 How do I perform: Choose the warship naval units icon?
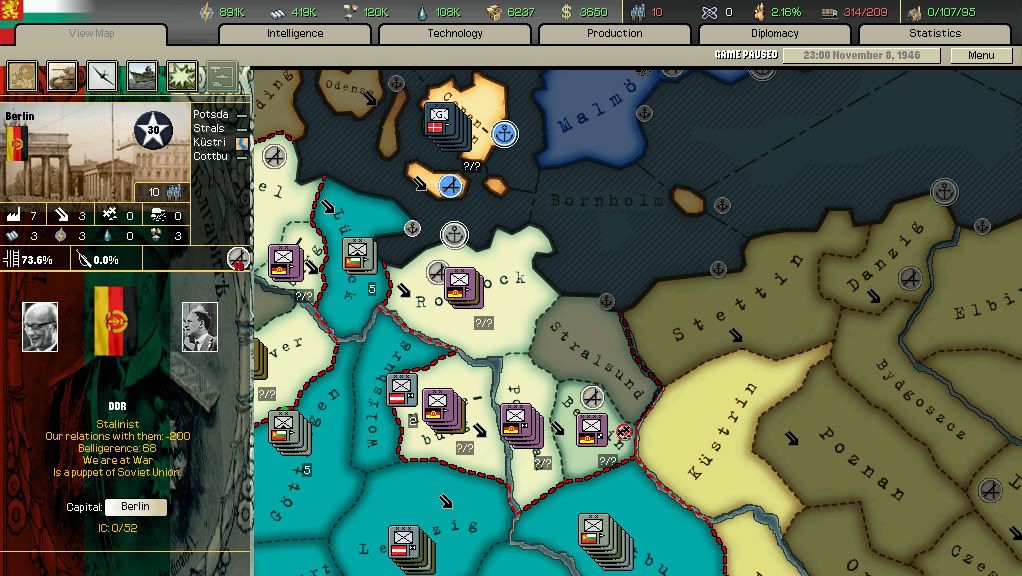[x=142, y=76]
